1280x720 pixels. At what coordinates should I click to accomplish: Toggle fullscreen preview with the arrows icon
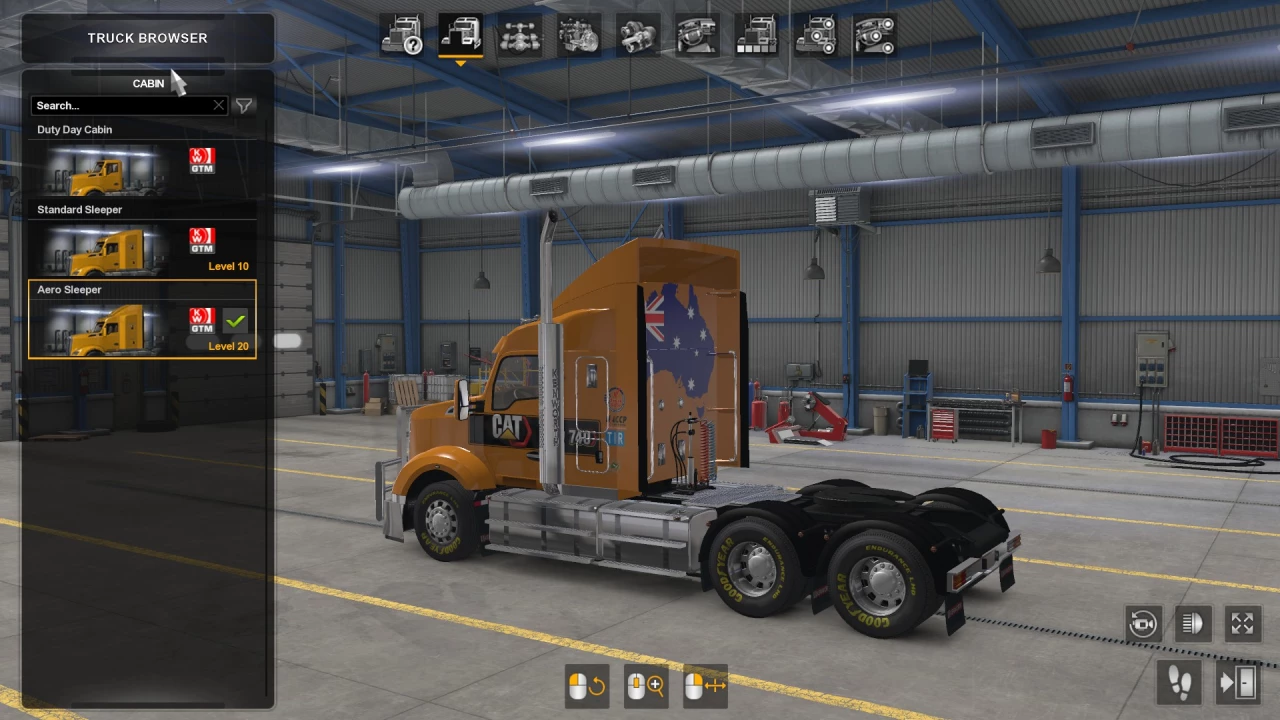coord(1242,623)
